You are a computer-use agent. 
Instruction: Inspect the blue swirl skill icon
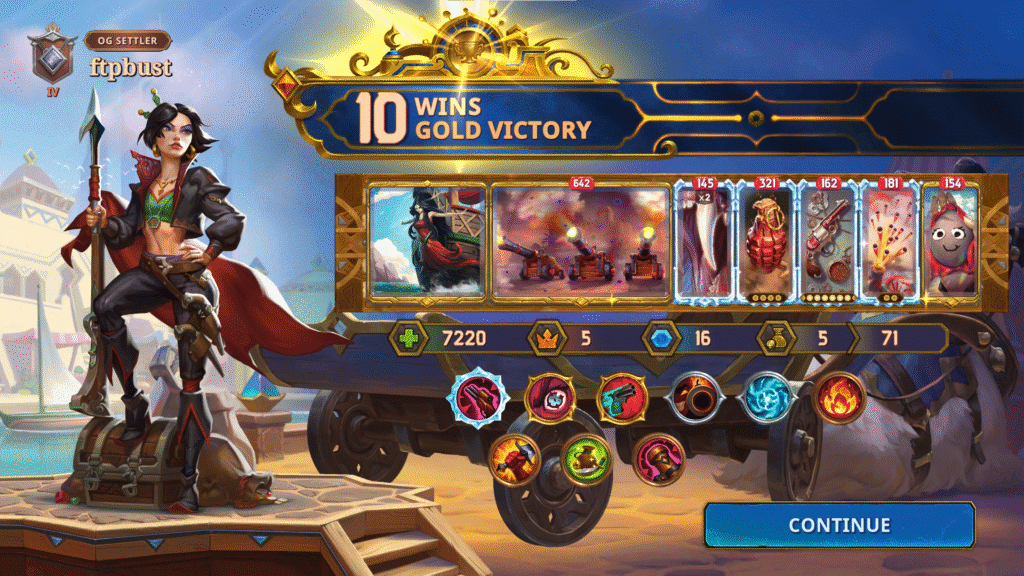coord(768,398)
